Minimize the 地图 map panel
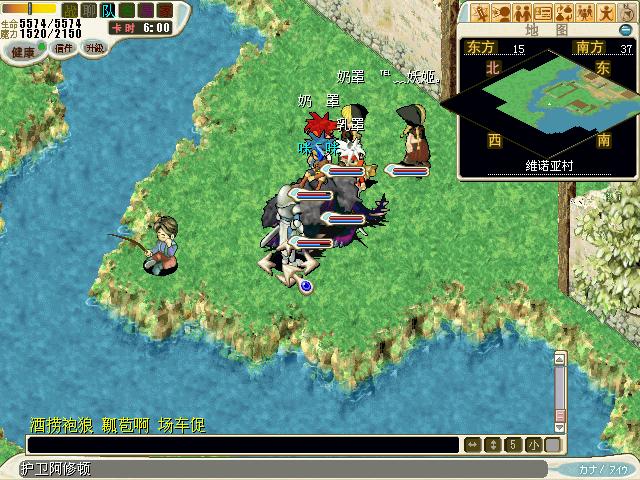This screenshot has width=640, height=480. 625,30
